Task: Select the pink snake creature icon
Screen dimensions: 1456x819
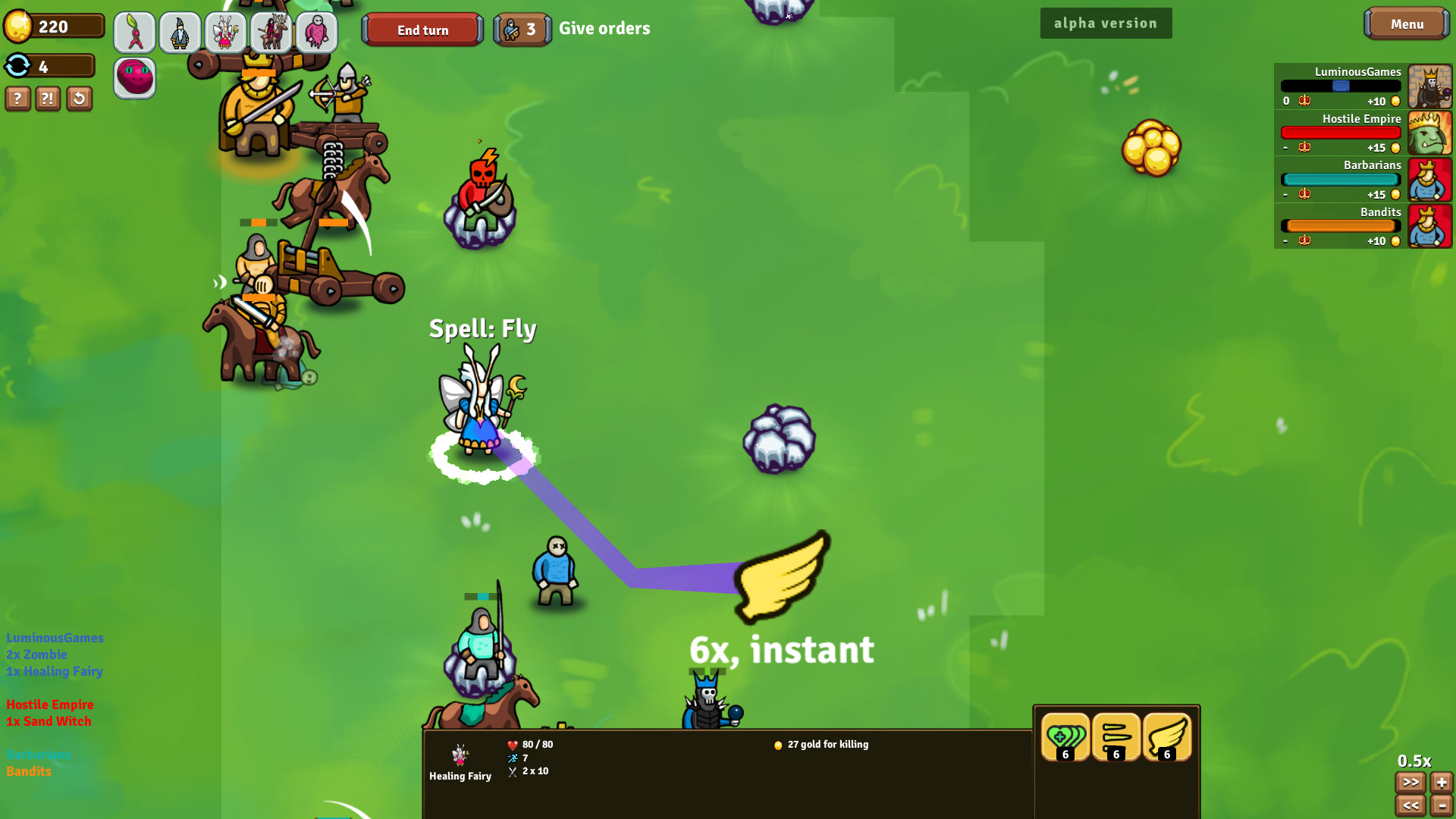Action: pos(135,78)
